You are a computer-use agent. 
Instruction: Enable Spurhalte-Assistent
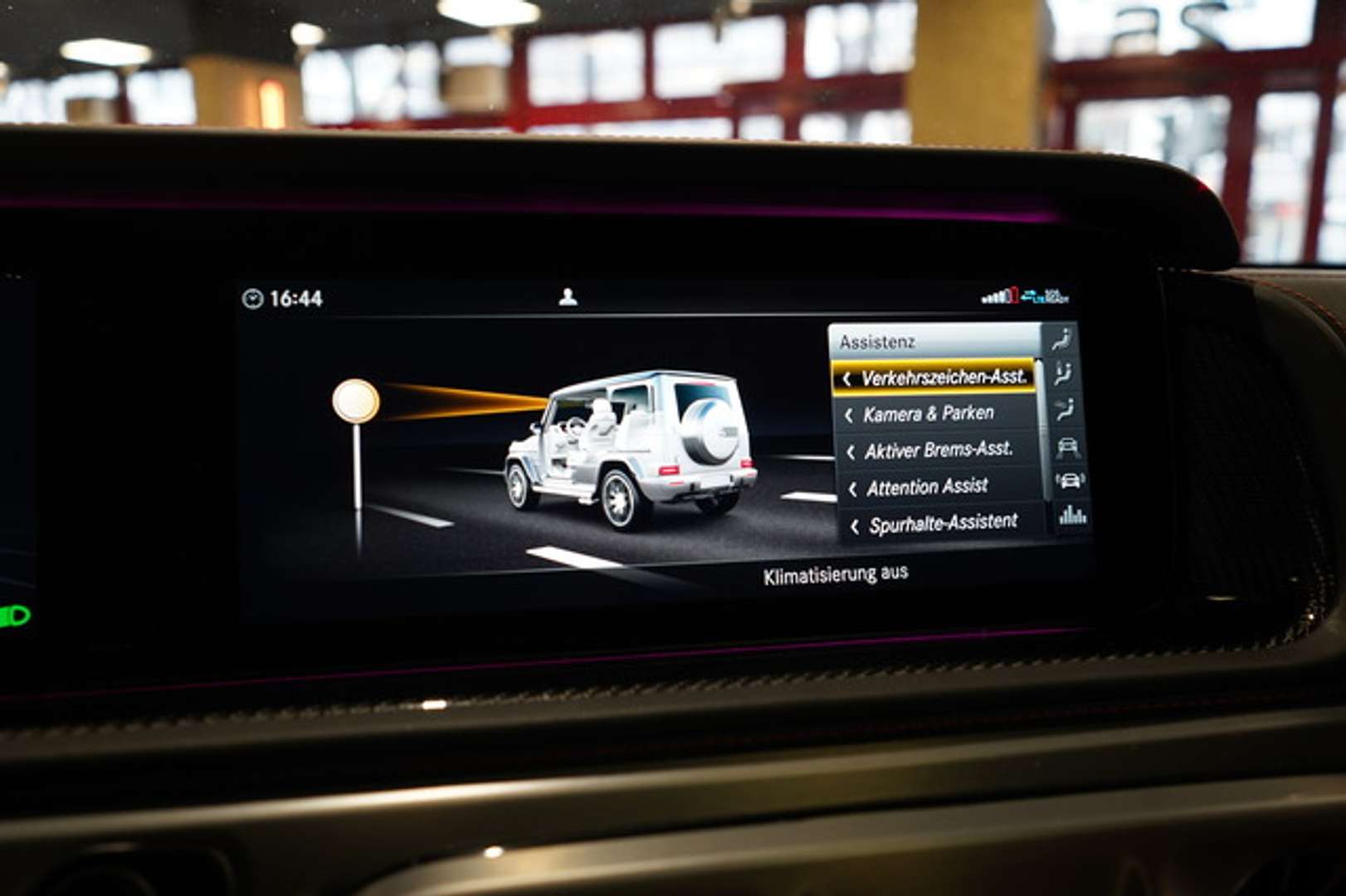[944, 522]
